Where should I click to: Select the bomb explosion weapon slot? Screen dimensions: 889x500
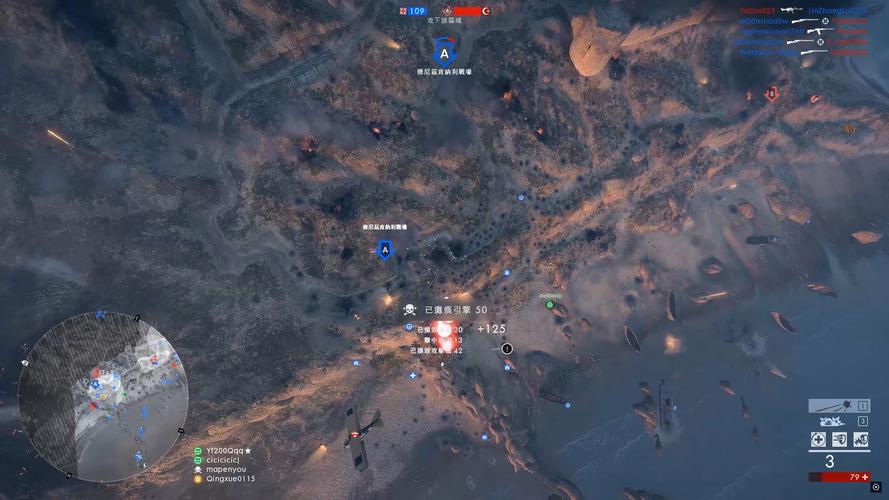click(x=834, y=421)
